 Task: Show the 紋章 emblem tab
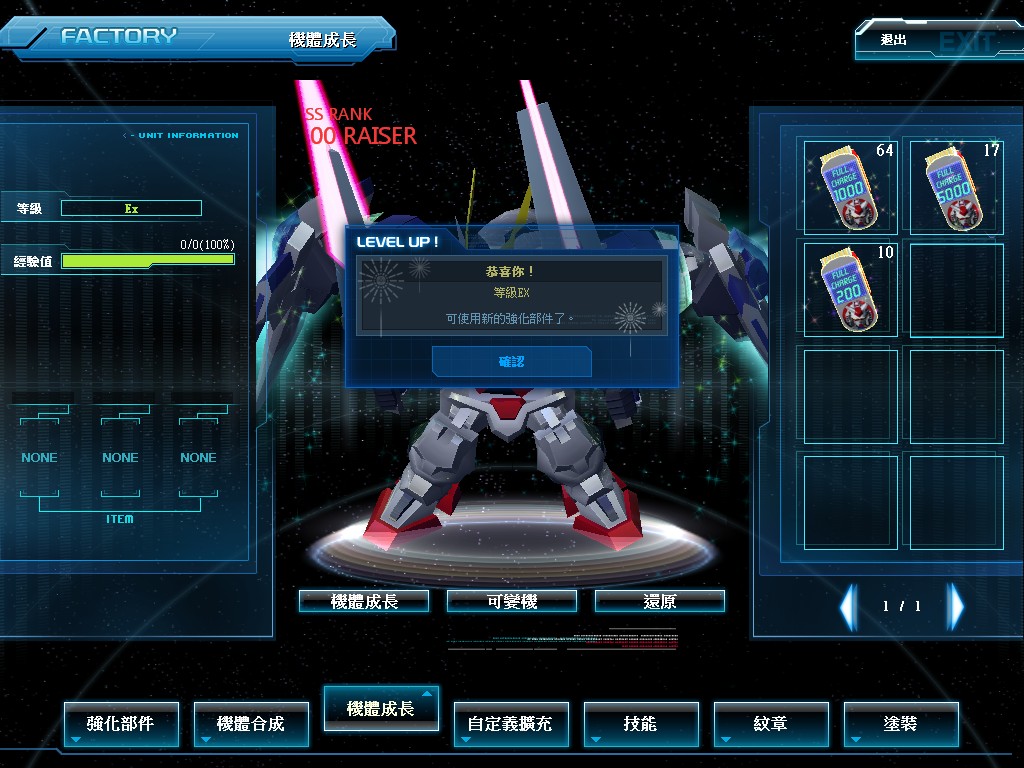(771, 723)
